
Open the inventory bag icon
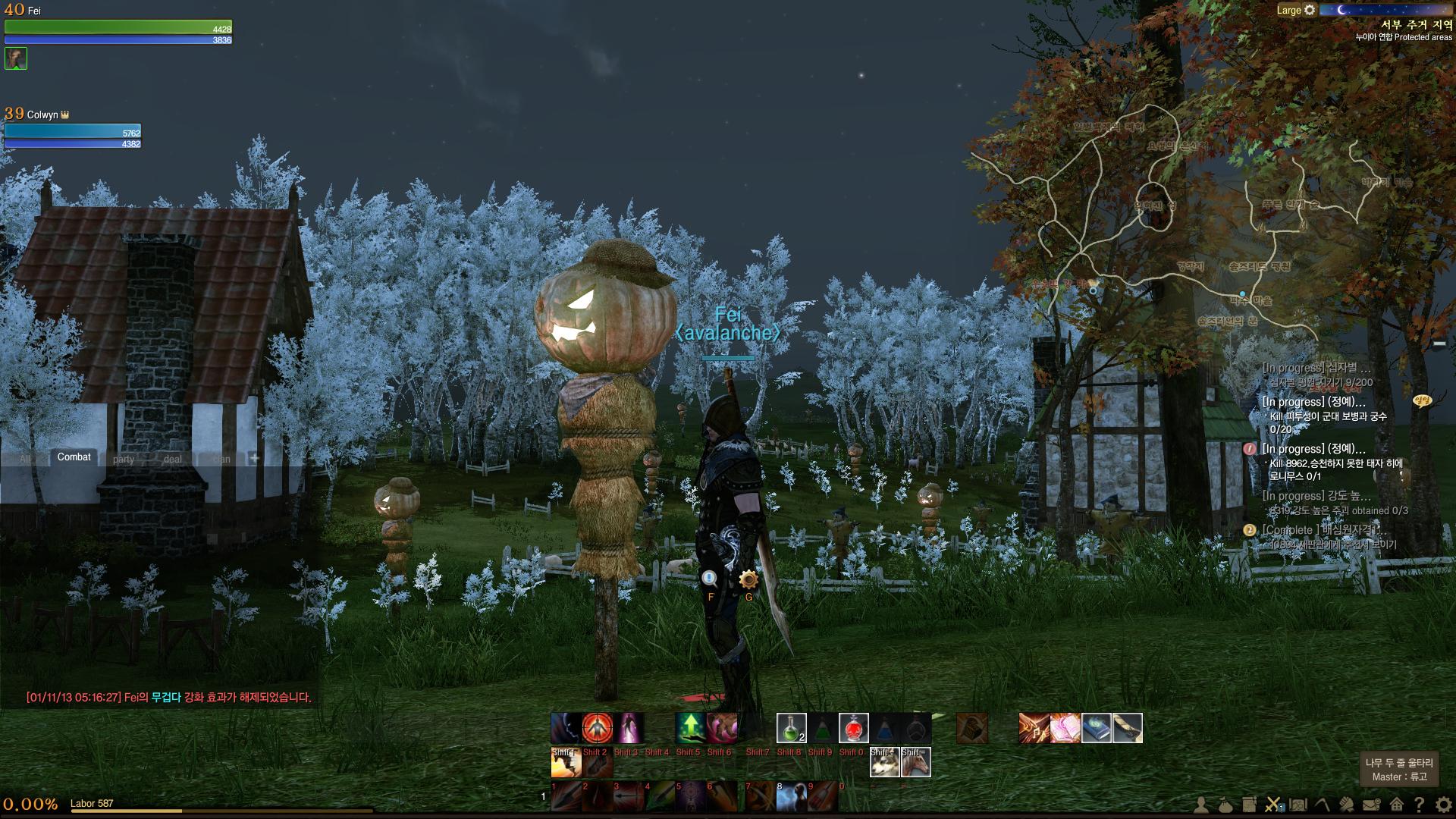pyautogui.click(x=1225, y=805)
